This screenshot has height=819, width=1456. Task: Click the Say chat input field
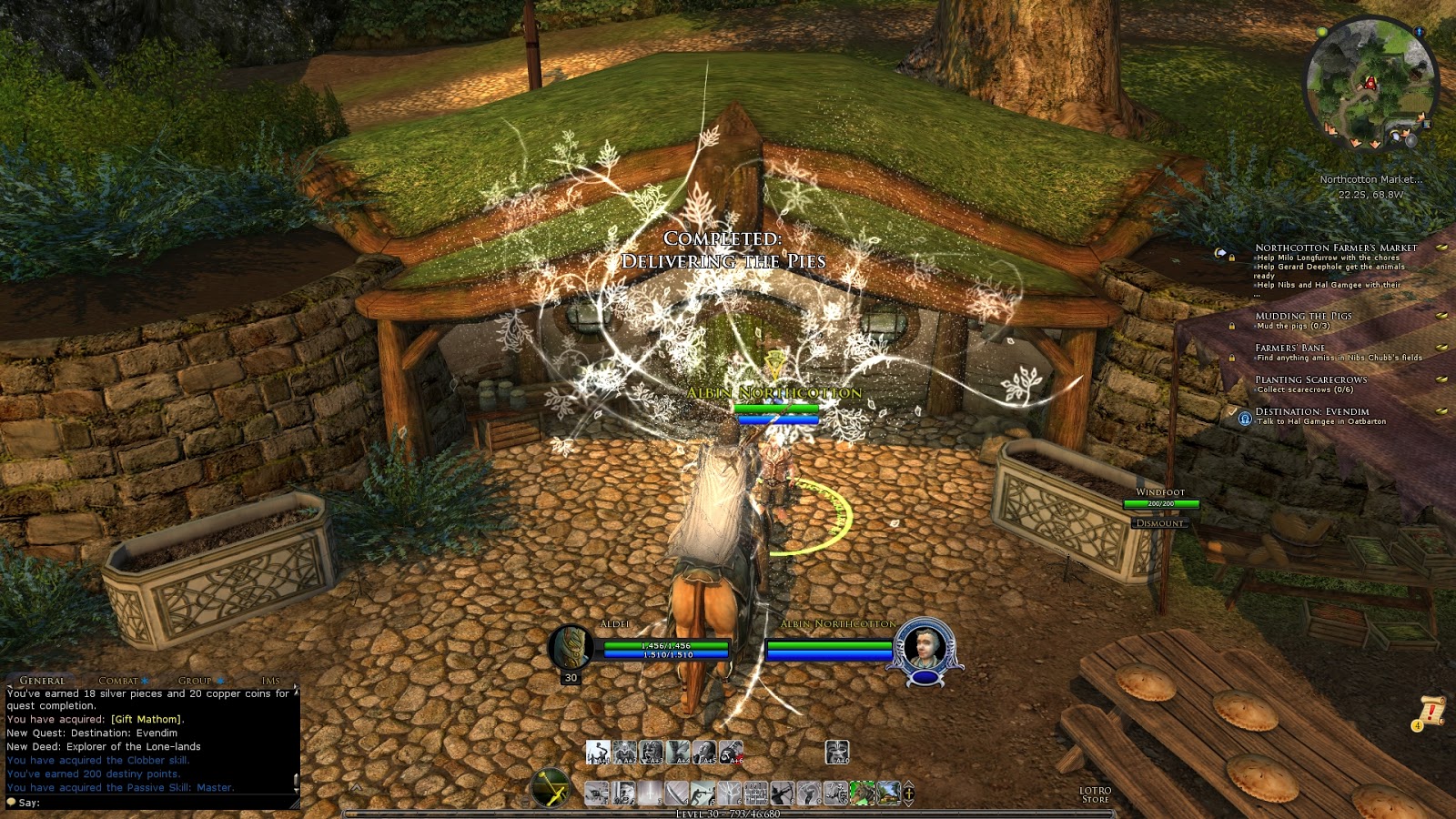[x=155, y=803]
